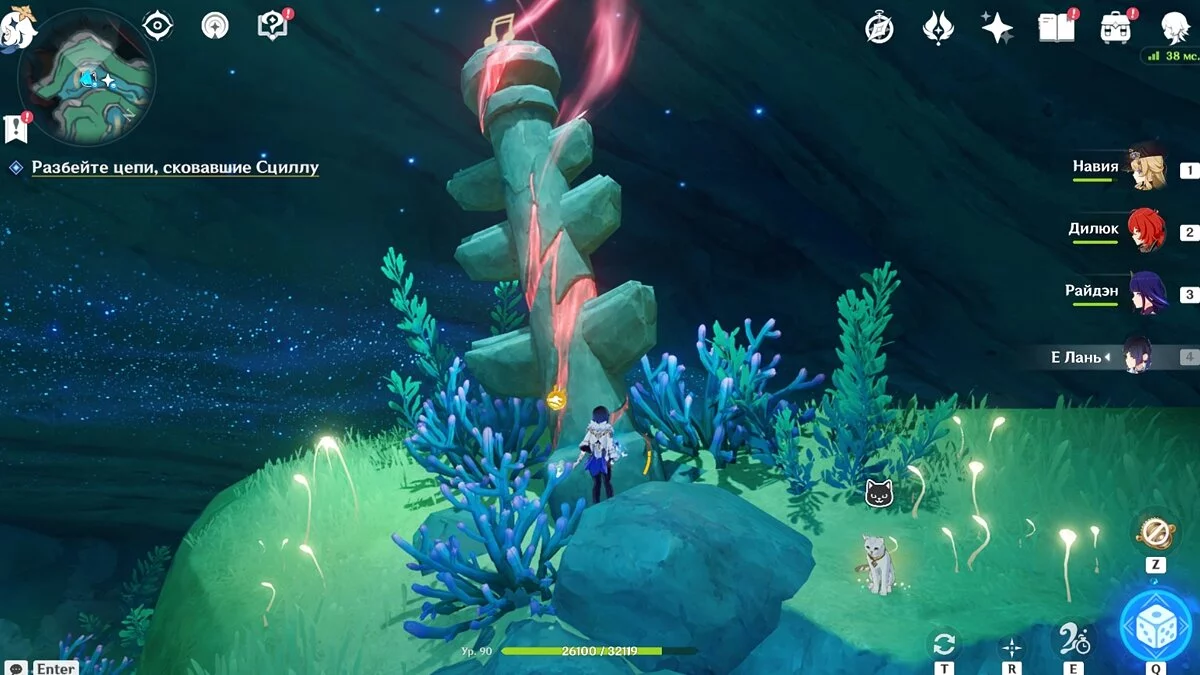Open the winged flame icon in the top bar

pyautogui.click(x=938, y=28)
